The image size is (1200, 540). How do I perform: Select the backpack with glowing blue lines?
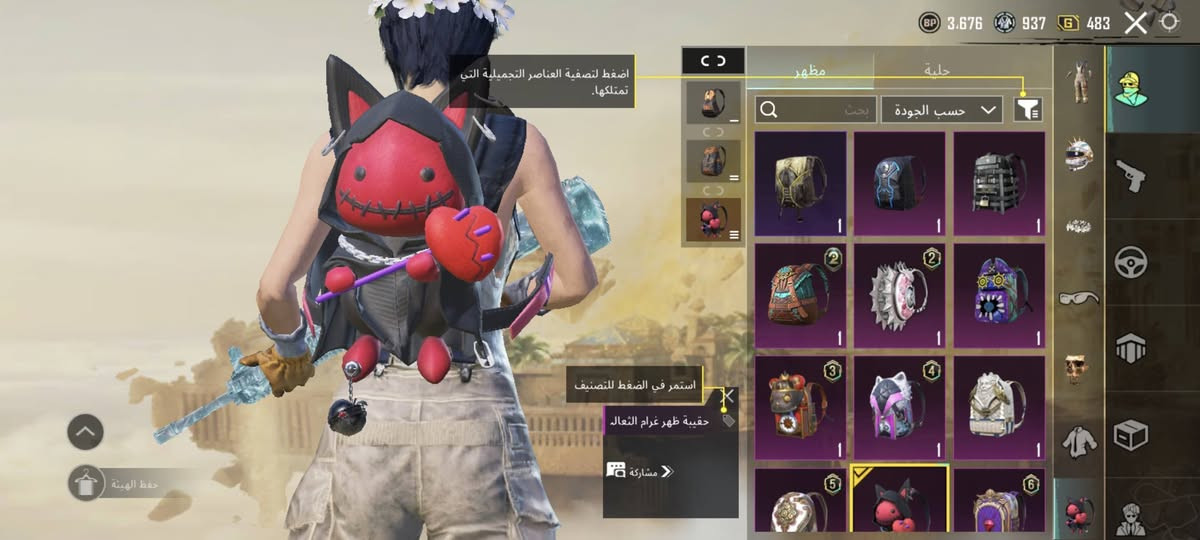899,183
